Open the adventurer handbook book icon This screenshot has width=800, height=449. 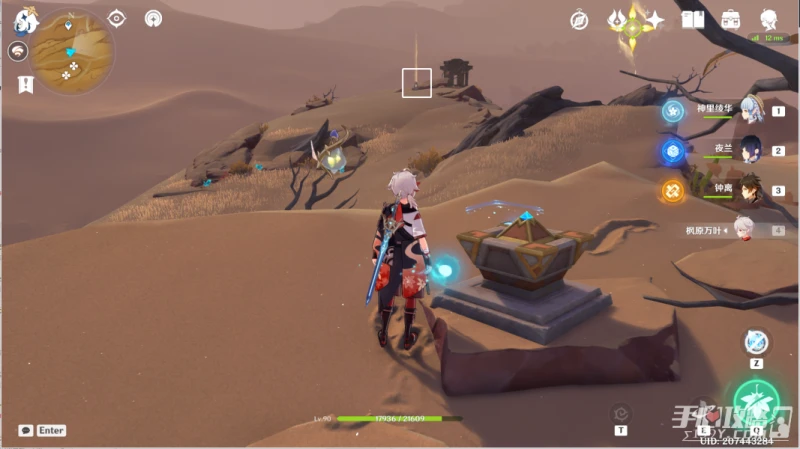[693, 19]
